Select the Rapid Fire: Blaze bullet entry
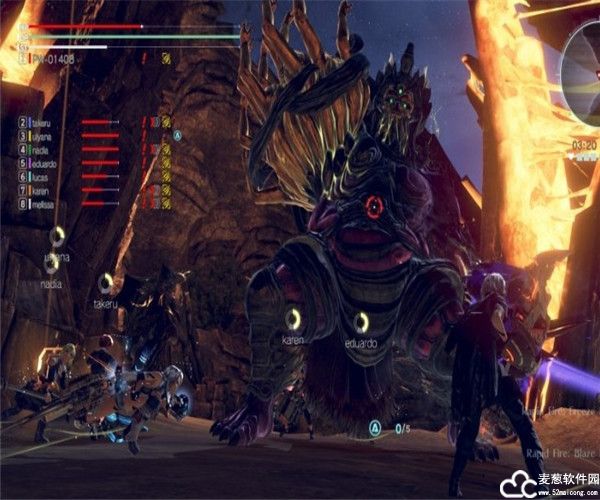 (560, 453)
